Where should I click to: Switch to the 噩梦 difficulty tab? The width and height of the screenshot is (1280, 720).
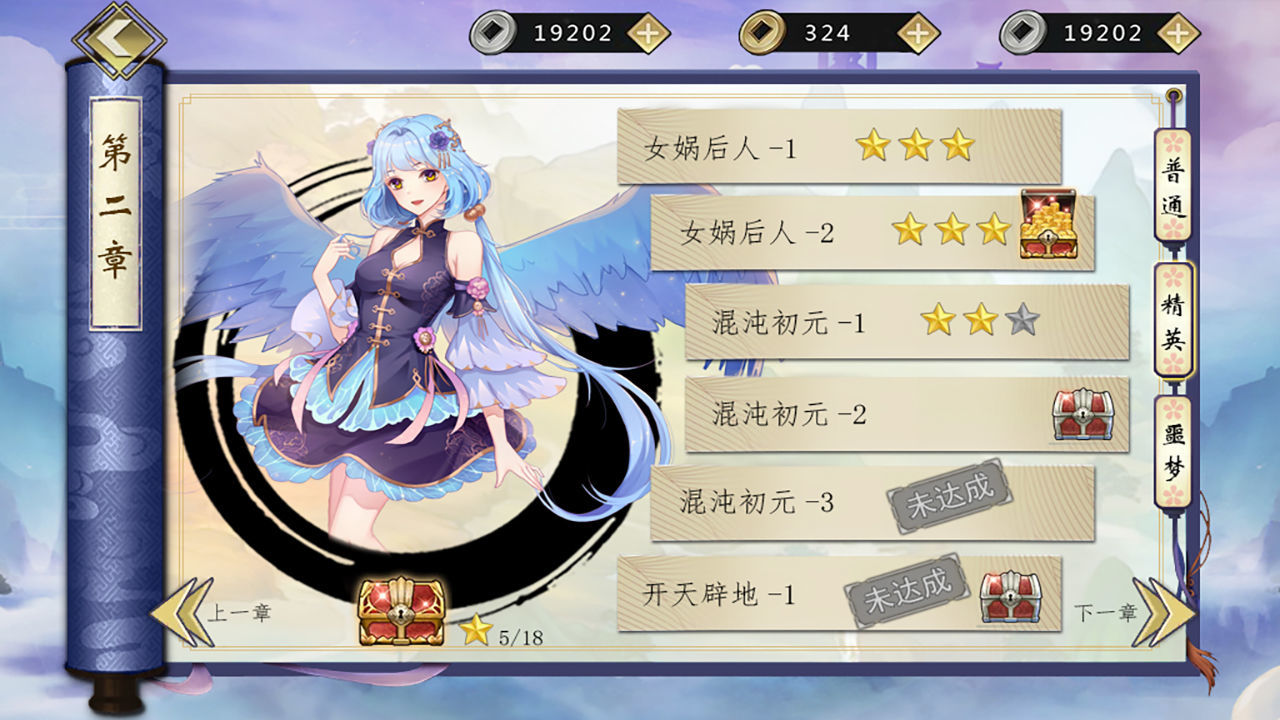[x=1174, y=452]
